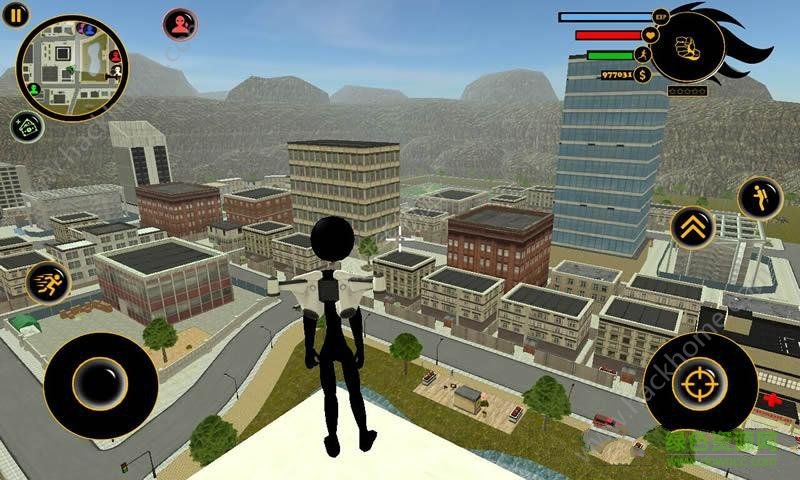Hit the double-chevron jump button
The height and width of the screenshot is (480, 800).
[x=692, y=227]
